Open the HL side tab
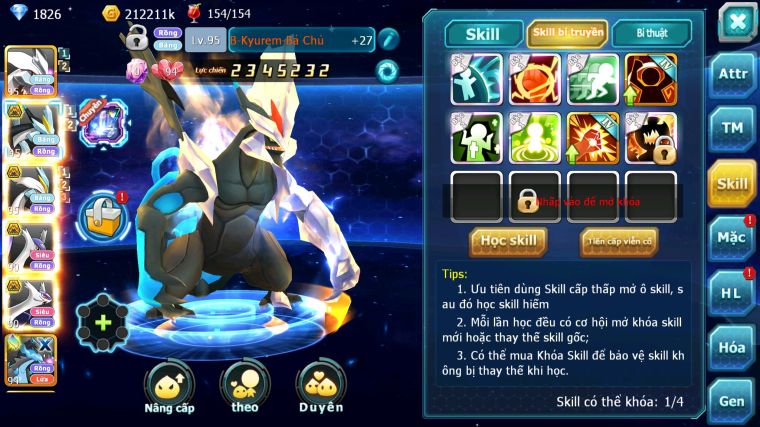760x427 pixels. [x=731, y=292]
